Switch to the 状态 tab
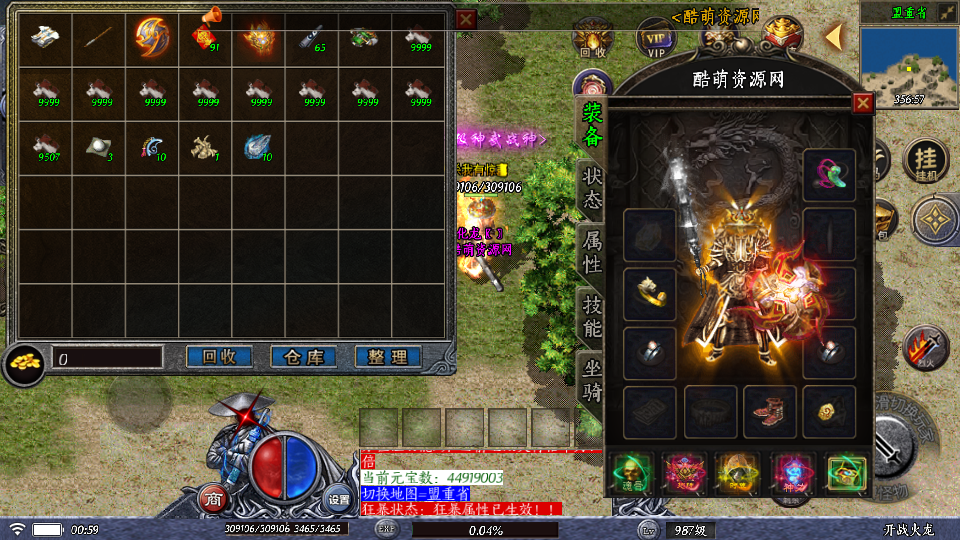 [592, 187]
